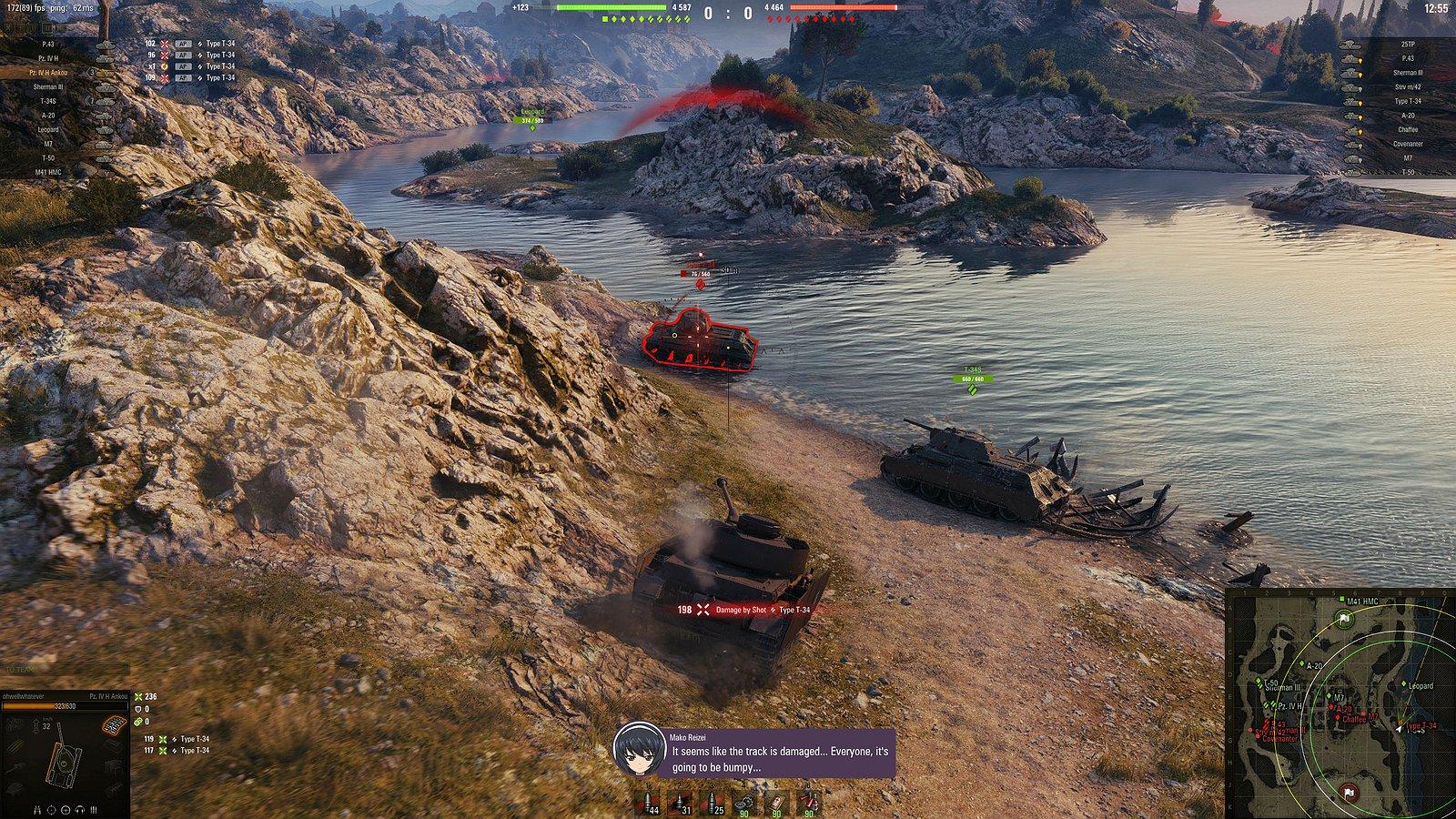Choose the shell slot holding 25 rounds
The width and height of the screenshot is (1456, 819).
click(x=713, y=804)
